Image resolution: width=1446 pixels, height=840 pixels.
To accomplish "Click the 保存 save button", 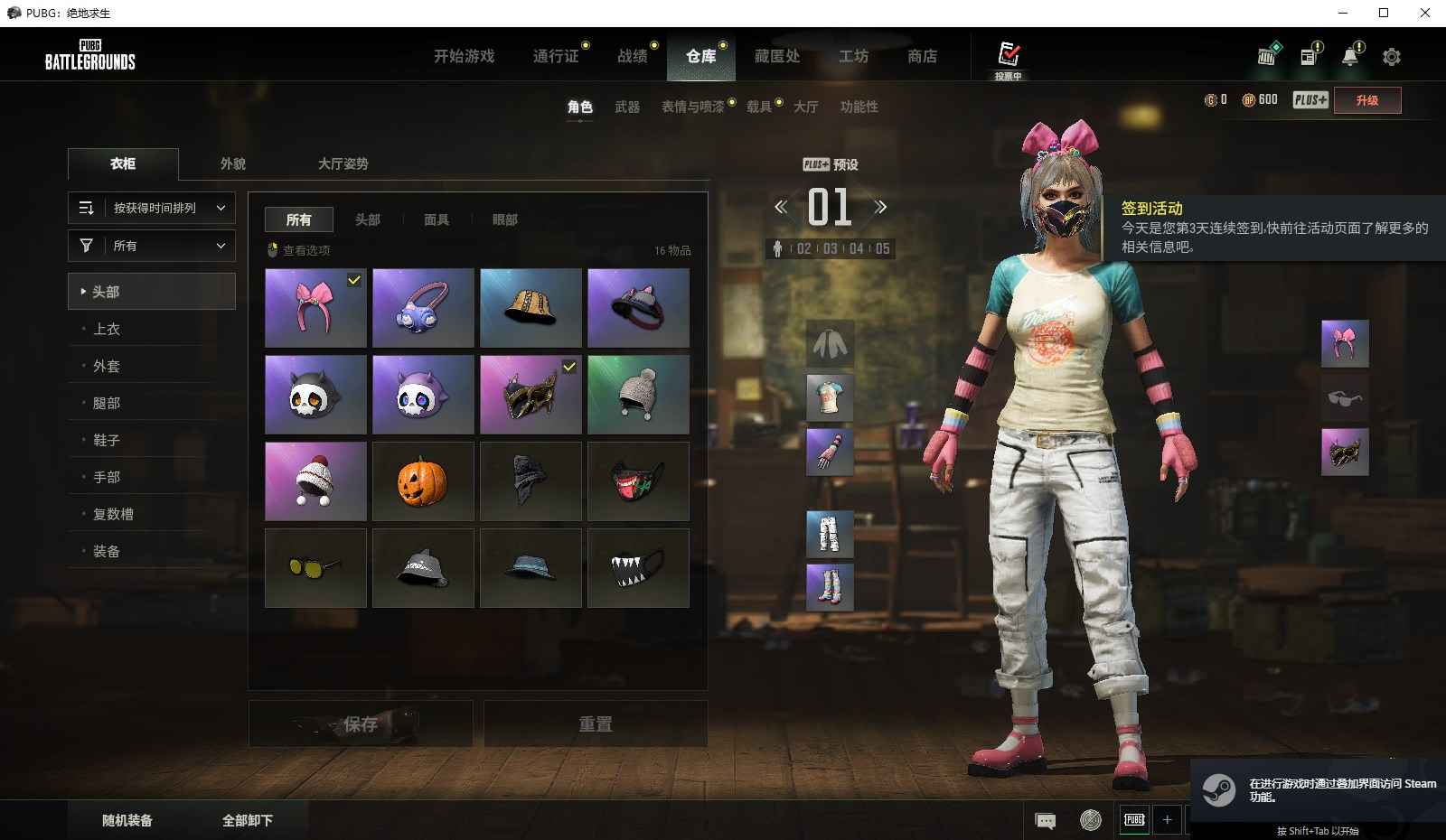I will pos(361,723).
